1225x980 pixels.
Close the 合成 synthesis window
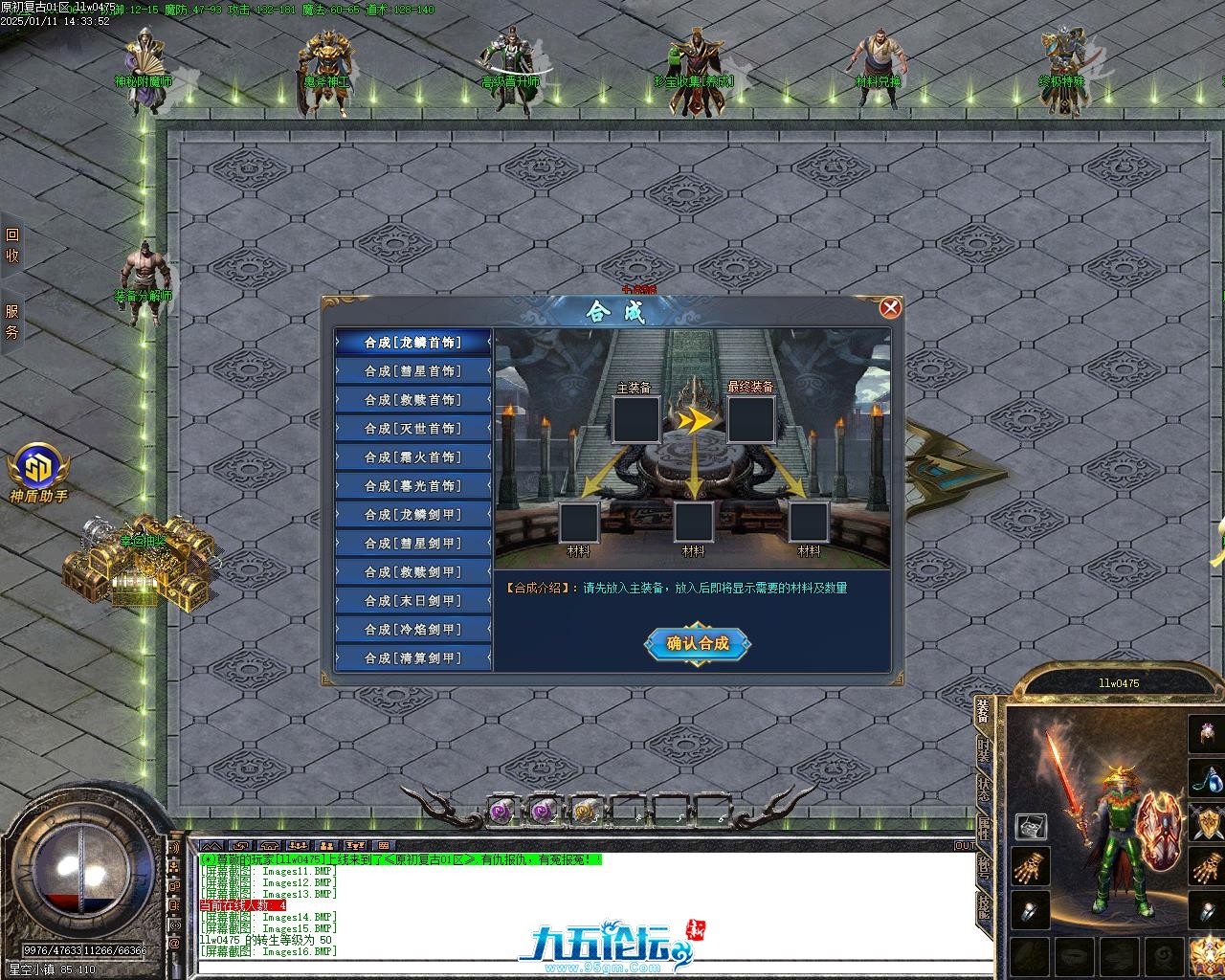(x=890, y=307)
